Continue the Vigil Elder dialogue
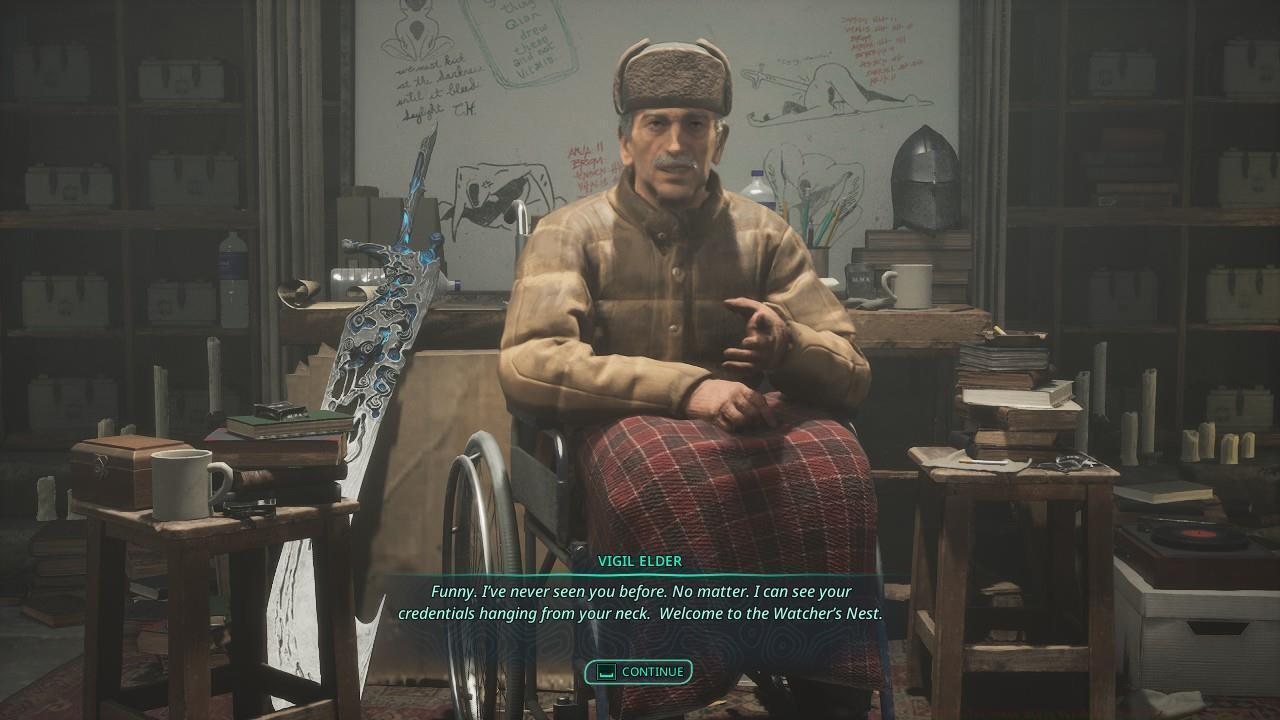The image size is (1280, 720). pyautogui.click(x=639, y=672)
